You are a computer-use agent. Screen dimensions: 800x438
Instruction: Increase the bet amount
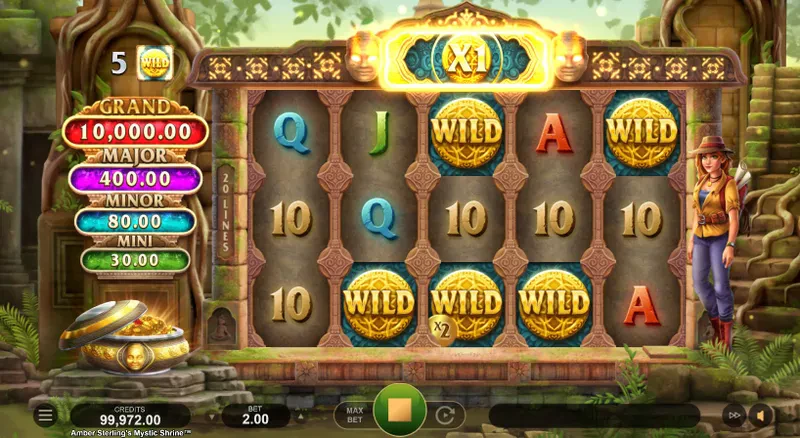tap(302, 415)
